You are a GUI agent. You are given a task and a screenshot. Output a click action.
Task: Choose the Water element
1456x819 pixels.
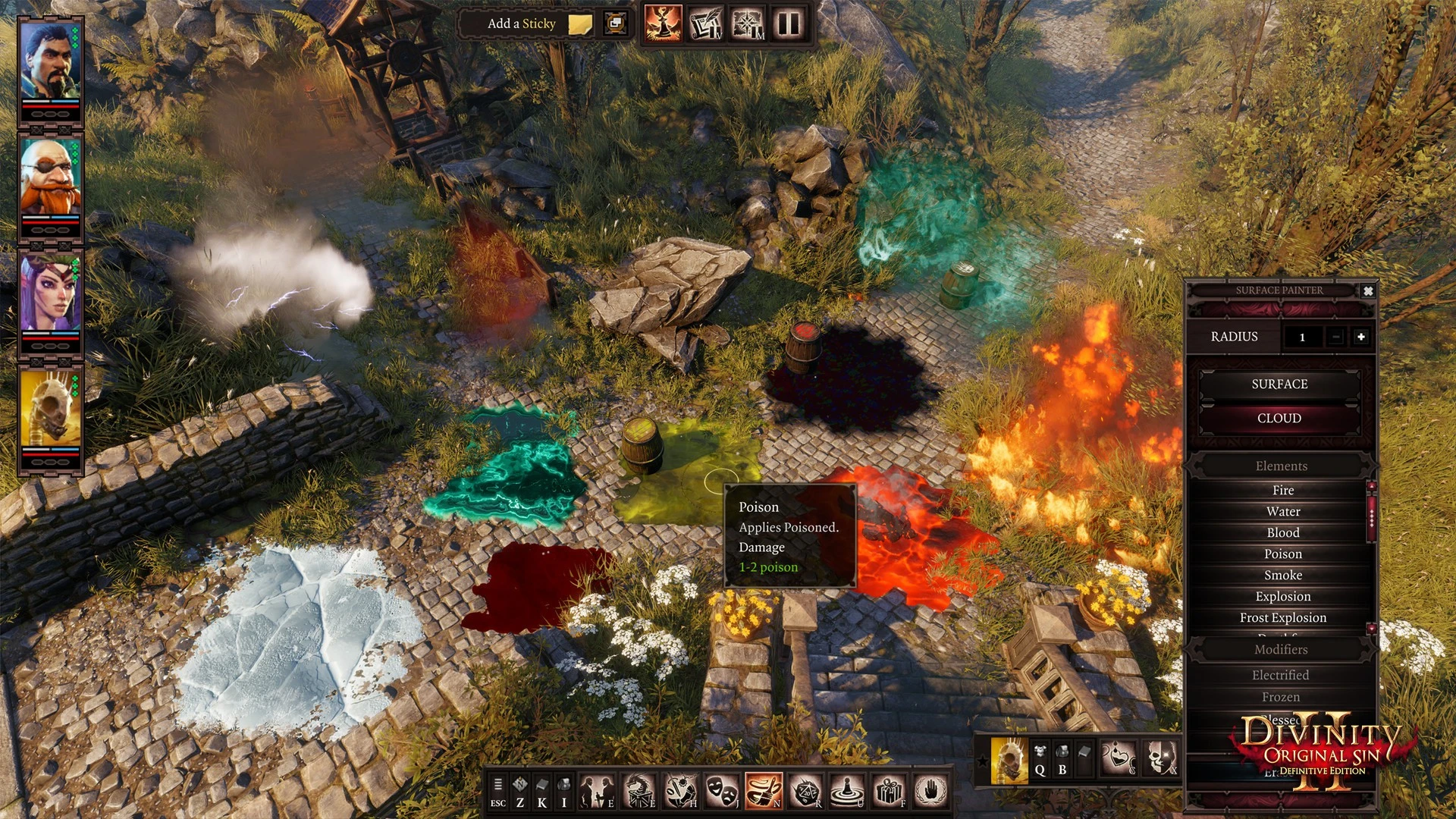pyautogui.click(x=1282, y=512)
